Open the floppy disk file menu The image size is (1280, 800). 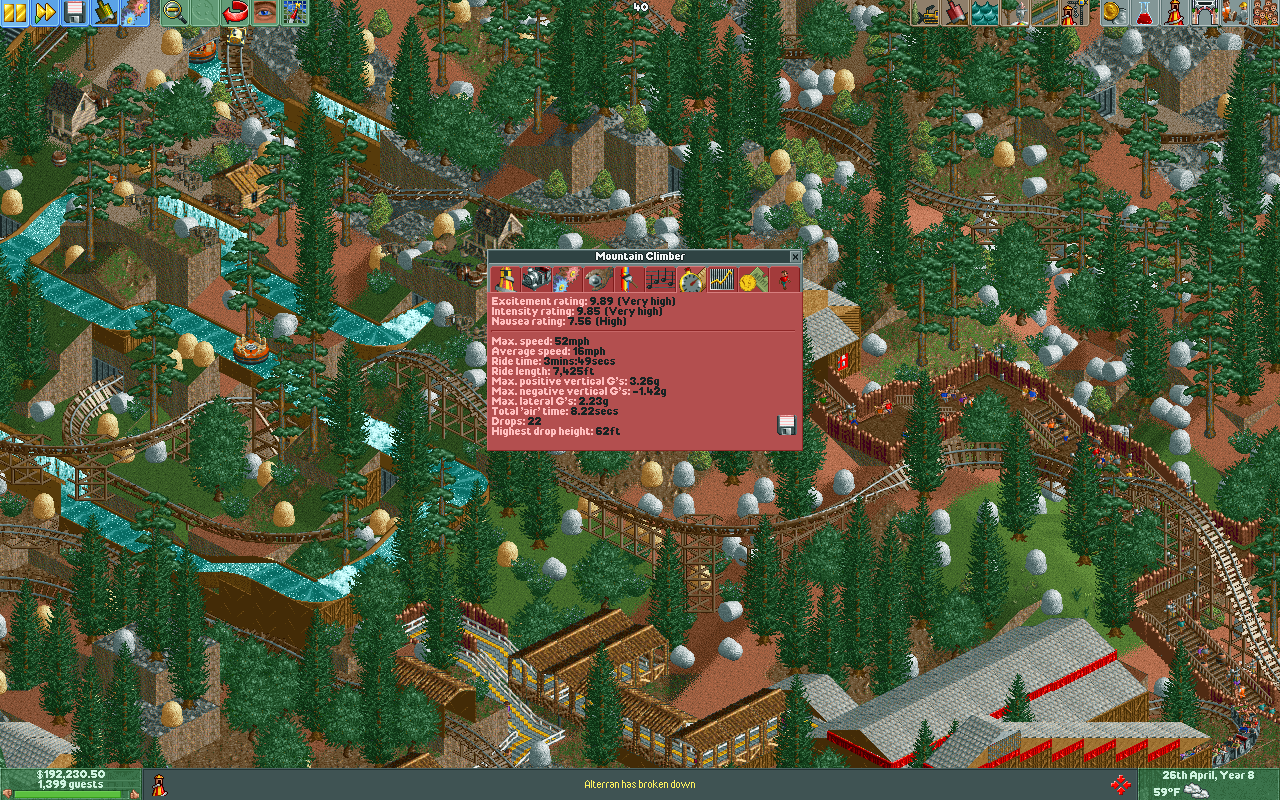pos(74,12)
